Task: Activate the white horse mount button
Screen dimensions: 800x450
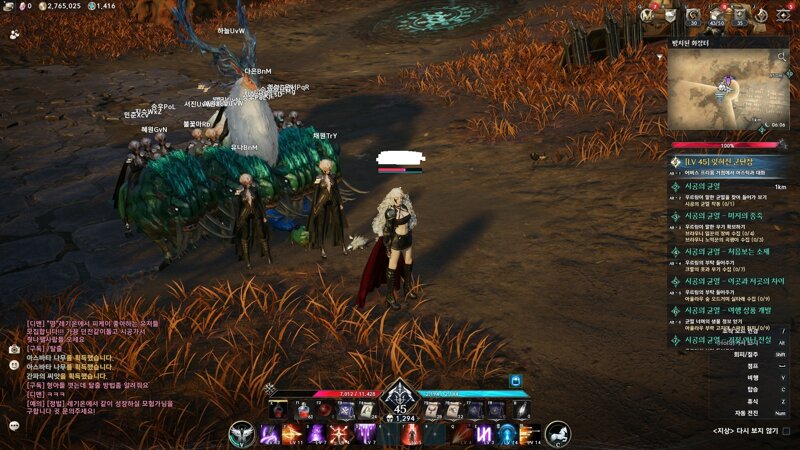Action: [558, 433]
